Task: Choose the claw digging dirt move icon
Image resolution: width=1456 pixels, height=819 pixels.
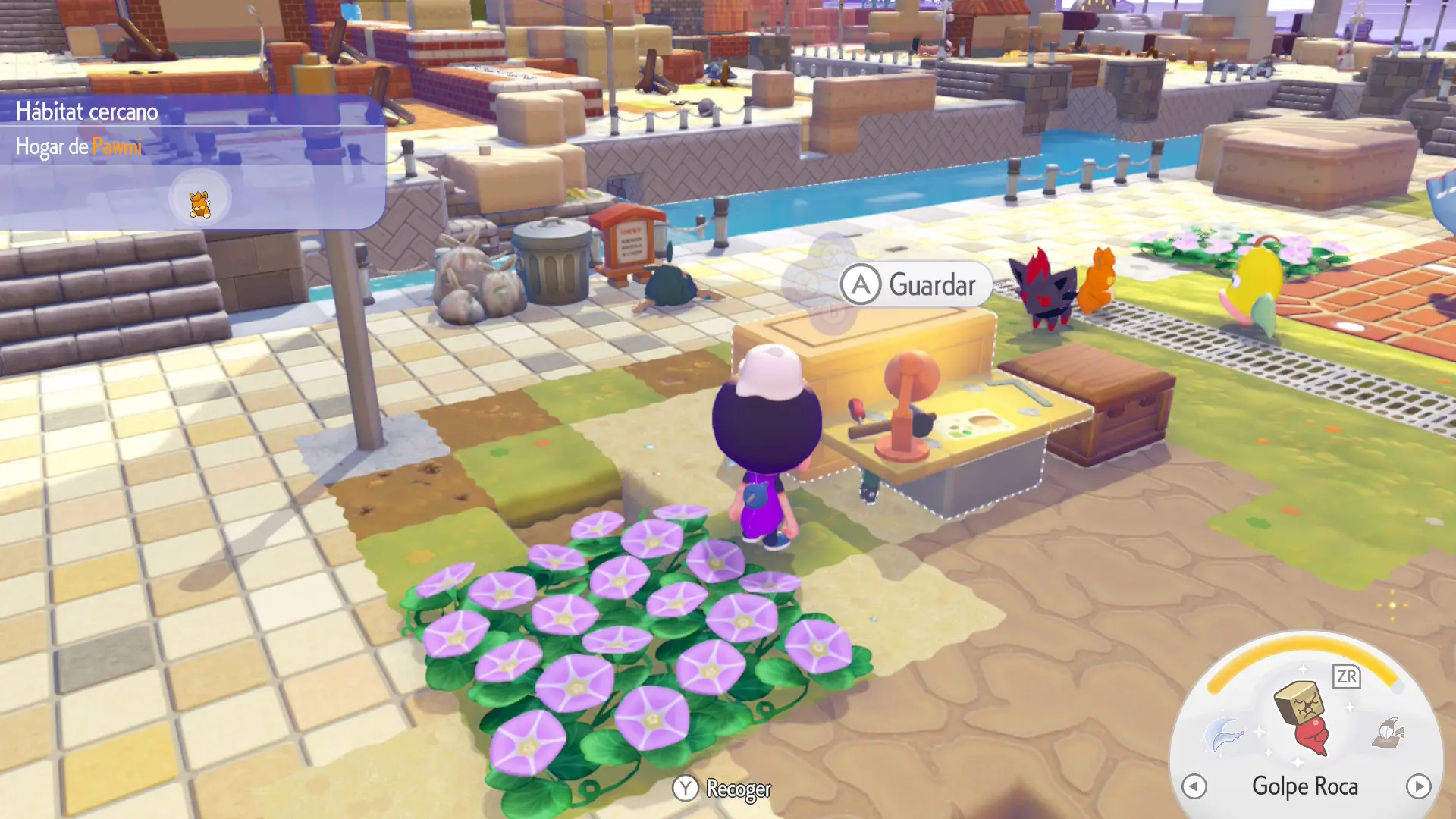Action: (1389, 733)
